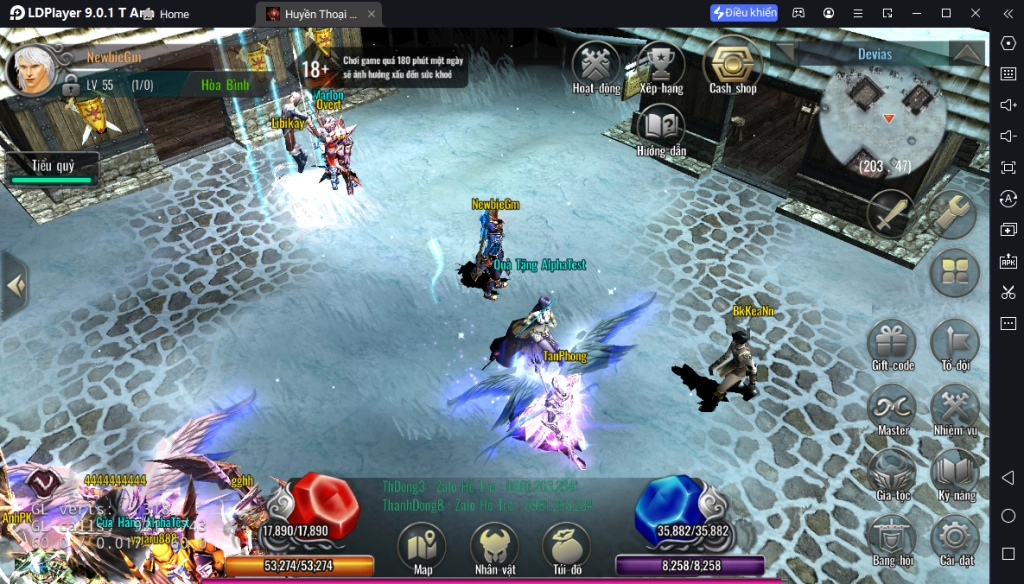Open the Gift code menu
Screen dimensions: 1024x584
pos(892,343)
